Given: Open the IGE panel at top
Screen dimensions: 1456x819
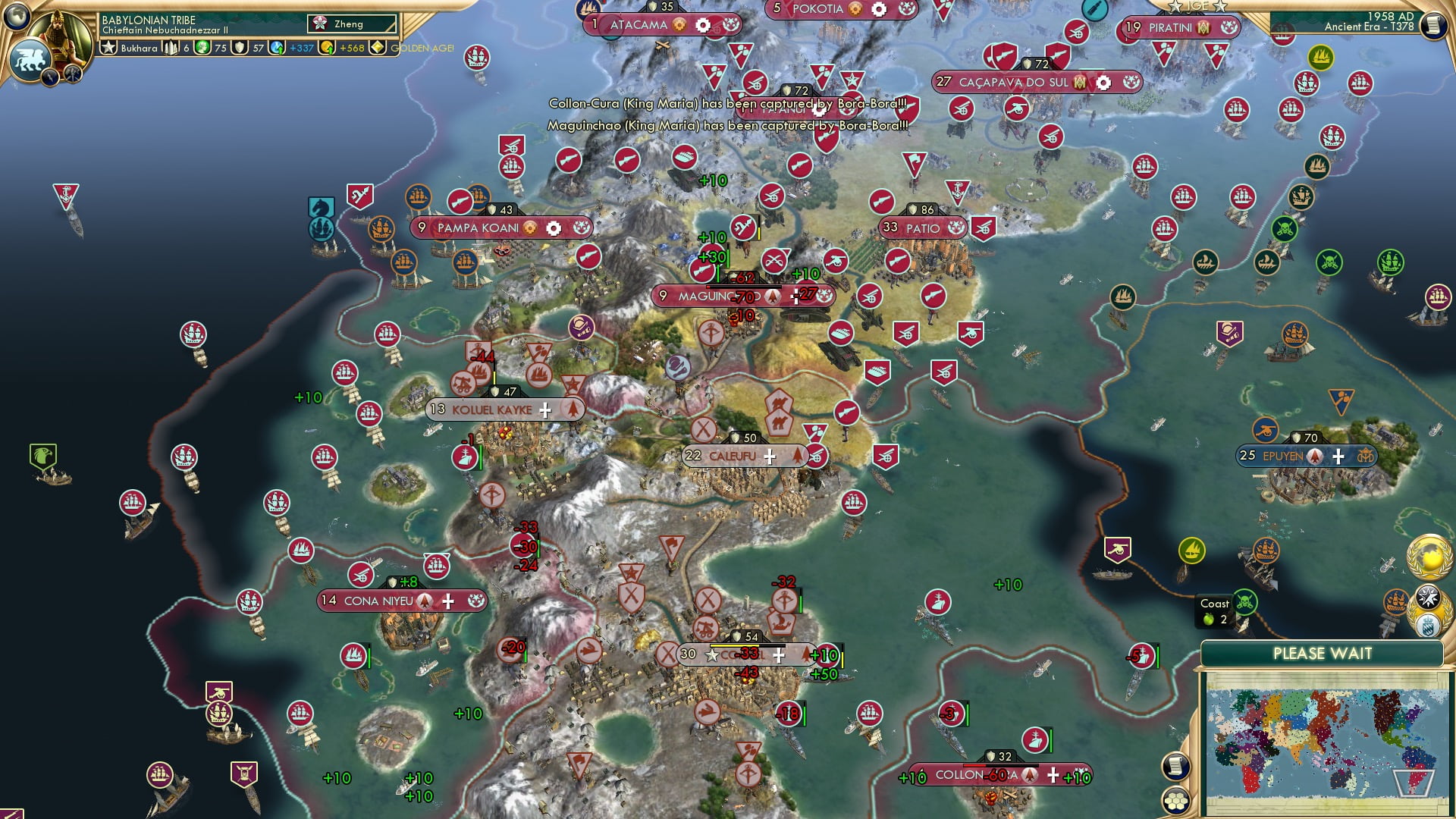Looking at the screenshot, I should (x=1197, y=6).
